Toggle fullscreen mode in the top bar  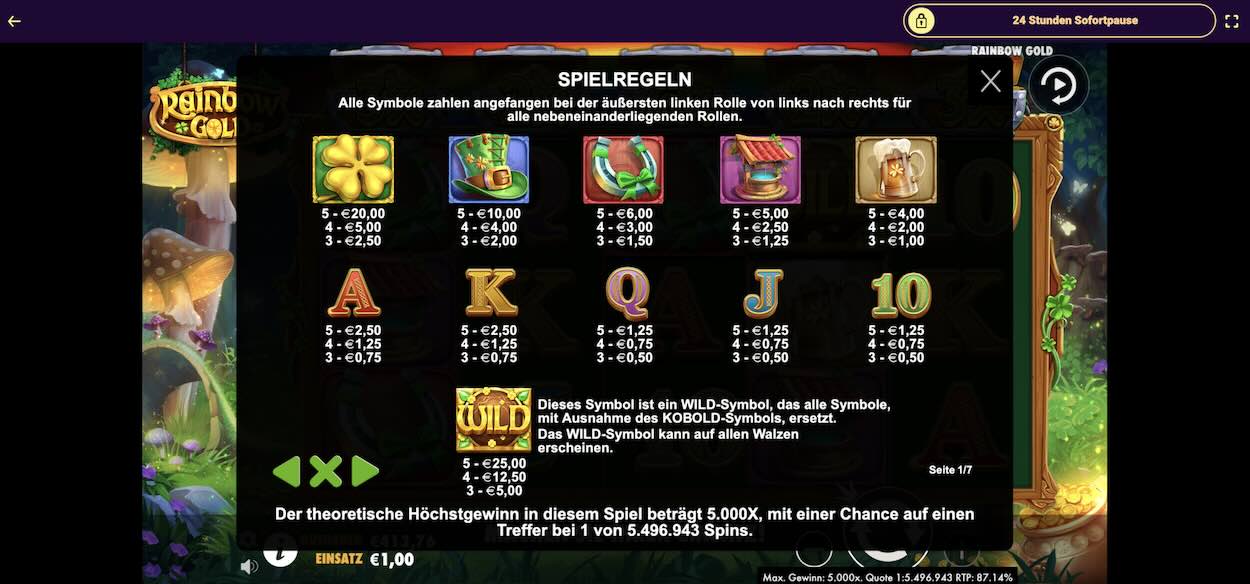tap(1231, 21)
